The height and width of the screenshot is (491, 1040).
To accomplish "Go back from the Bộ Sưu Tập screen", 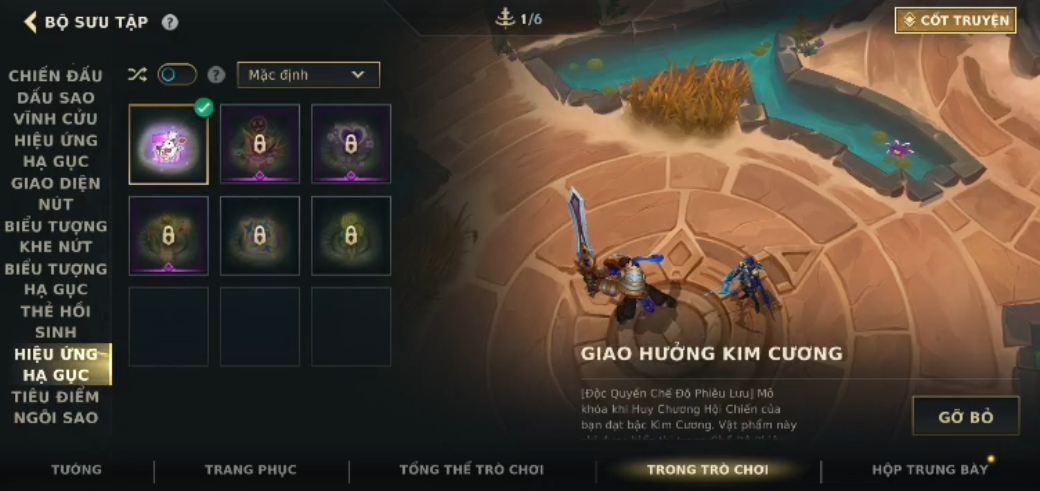I will (x=30, y=22).
